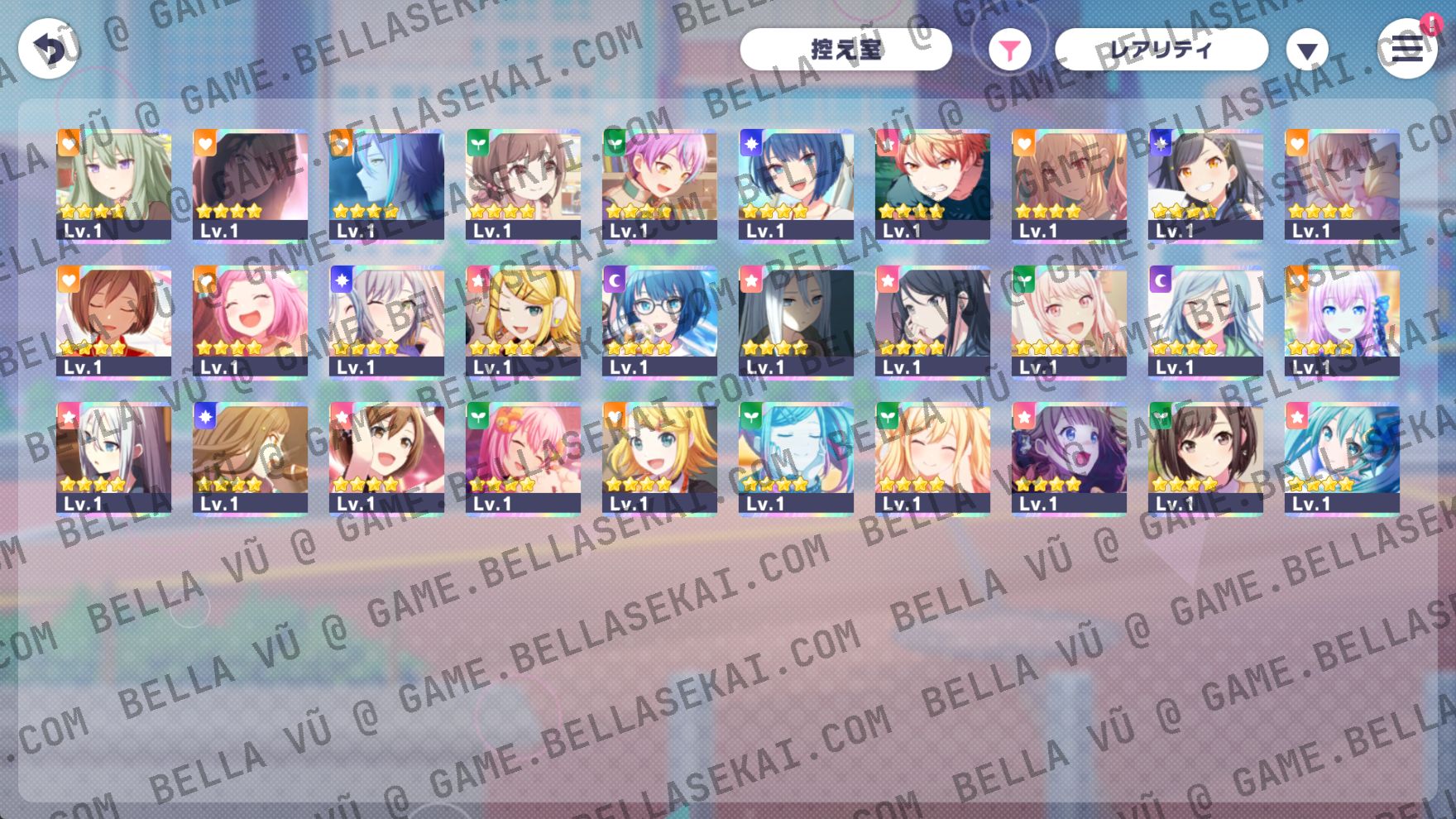The height and width of the screenshot is (819, 1456).
Task: Click the four-star rating on the first card
Action: (x=91, y=209)
